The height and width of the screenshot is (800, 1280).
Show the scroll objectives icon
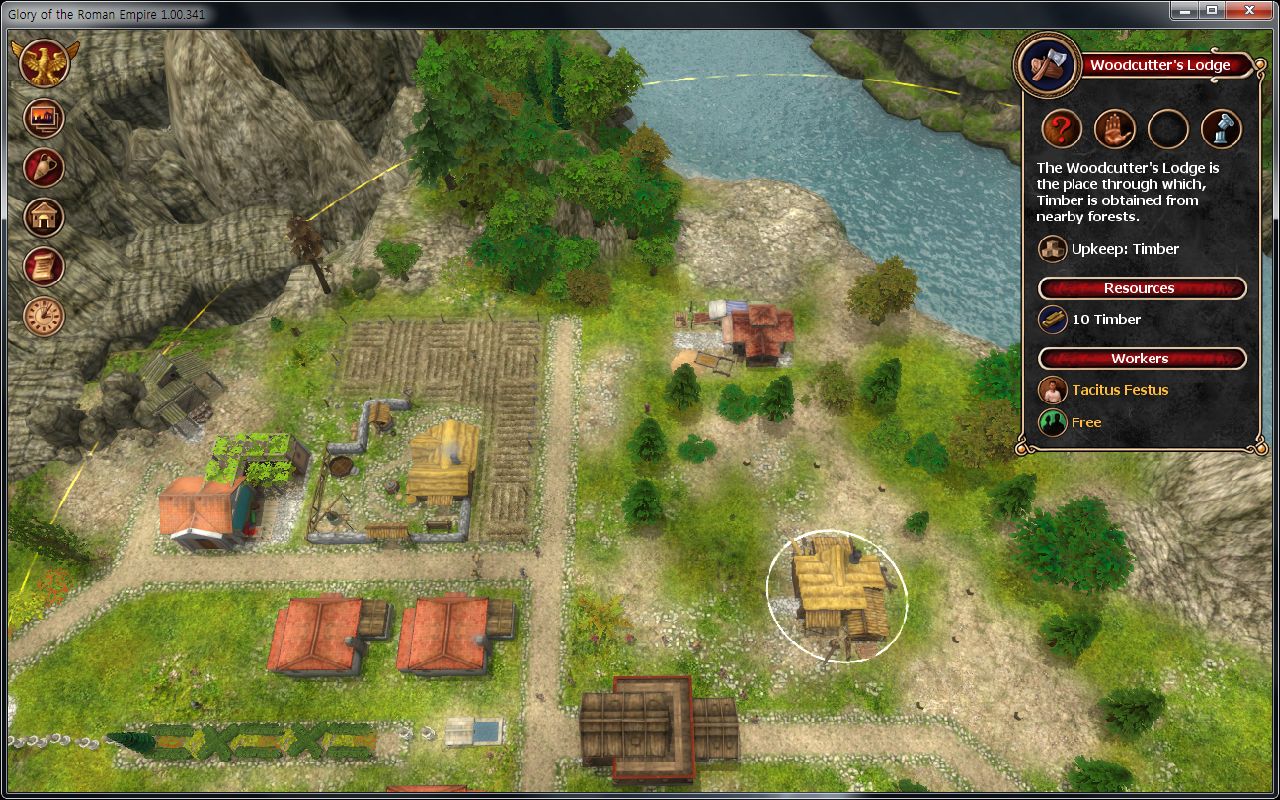[x=43, y=266]
